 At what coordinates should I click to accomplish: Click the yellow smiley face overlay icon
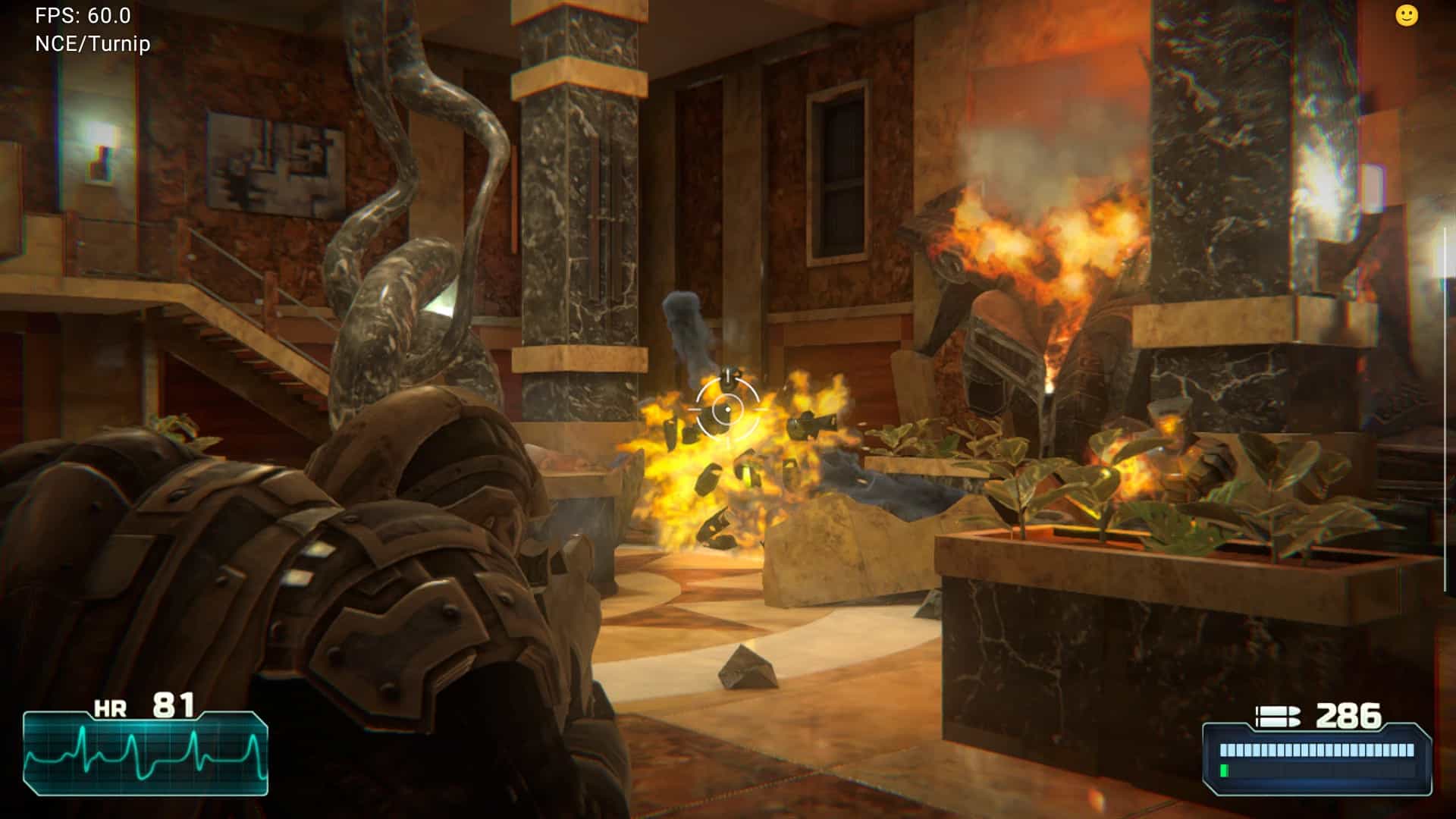coord(1406,16)
